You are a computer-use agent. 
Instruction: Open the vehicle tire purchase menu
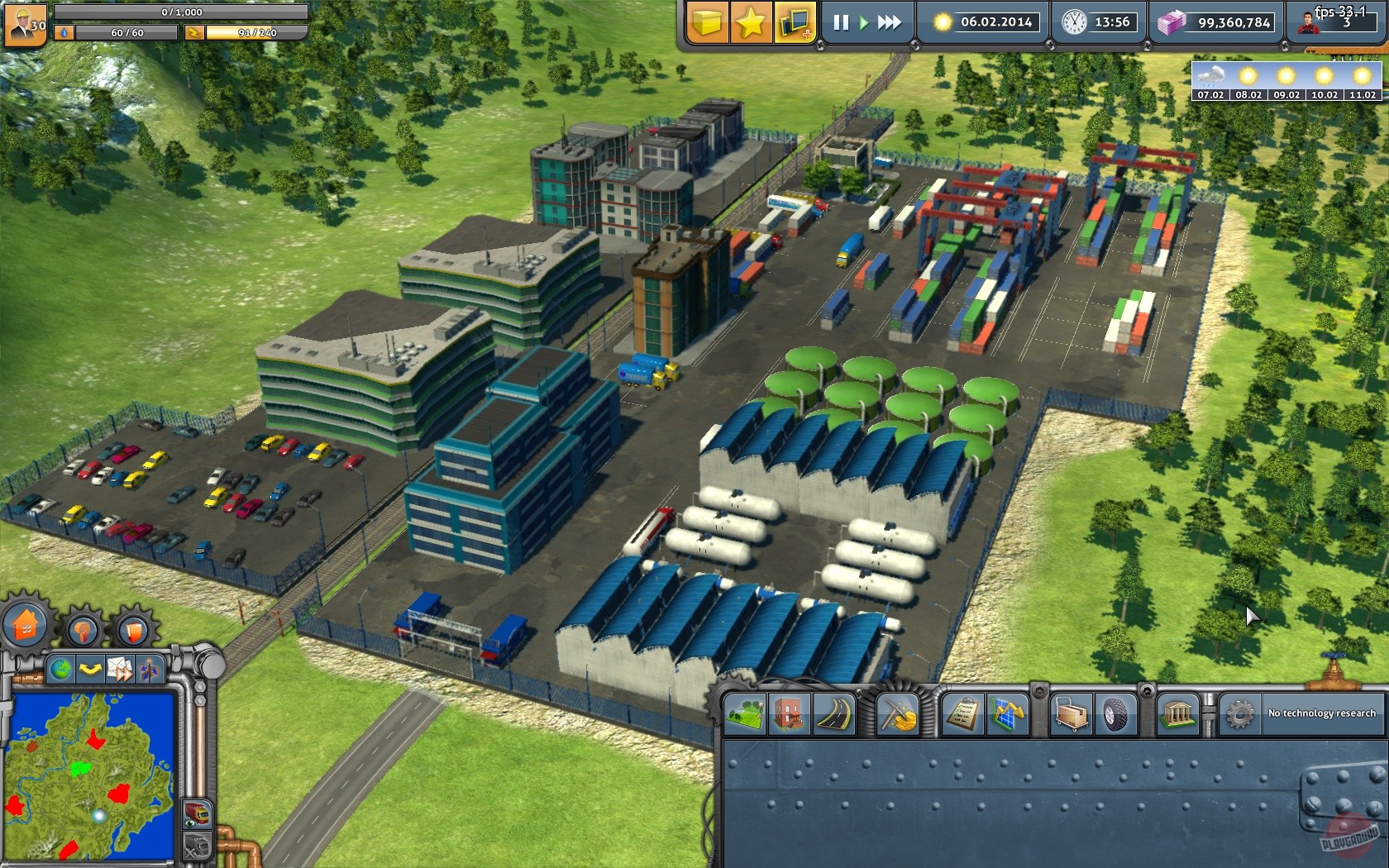coord(1117,715)
